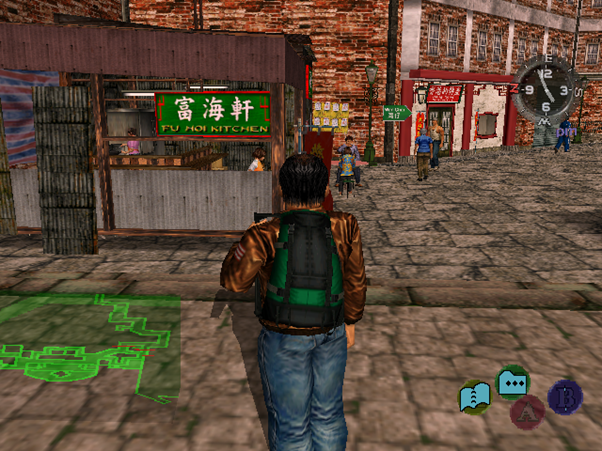Screen dimensions: 602x451
Task: Select the folder icon with three dots
Action: [512, 382]
